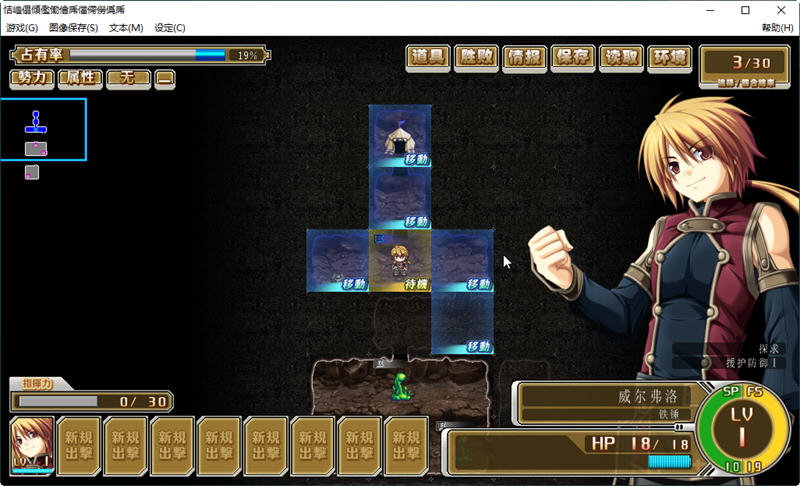Open the 图像保存(S) menu

[73, 28]
